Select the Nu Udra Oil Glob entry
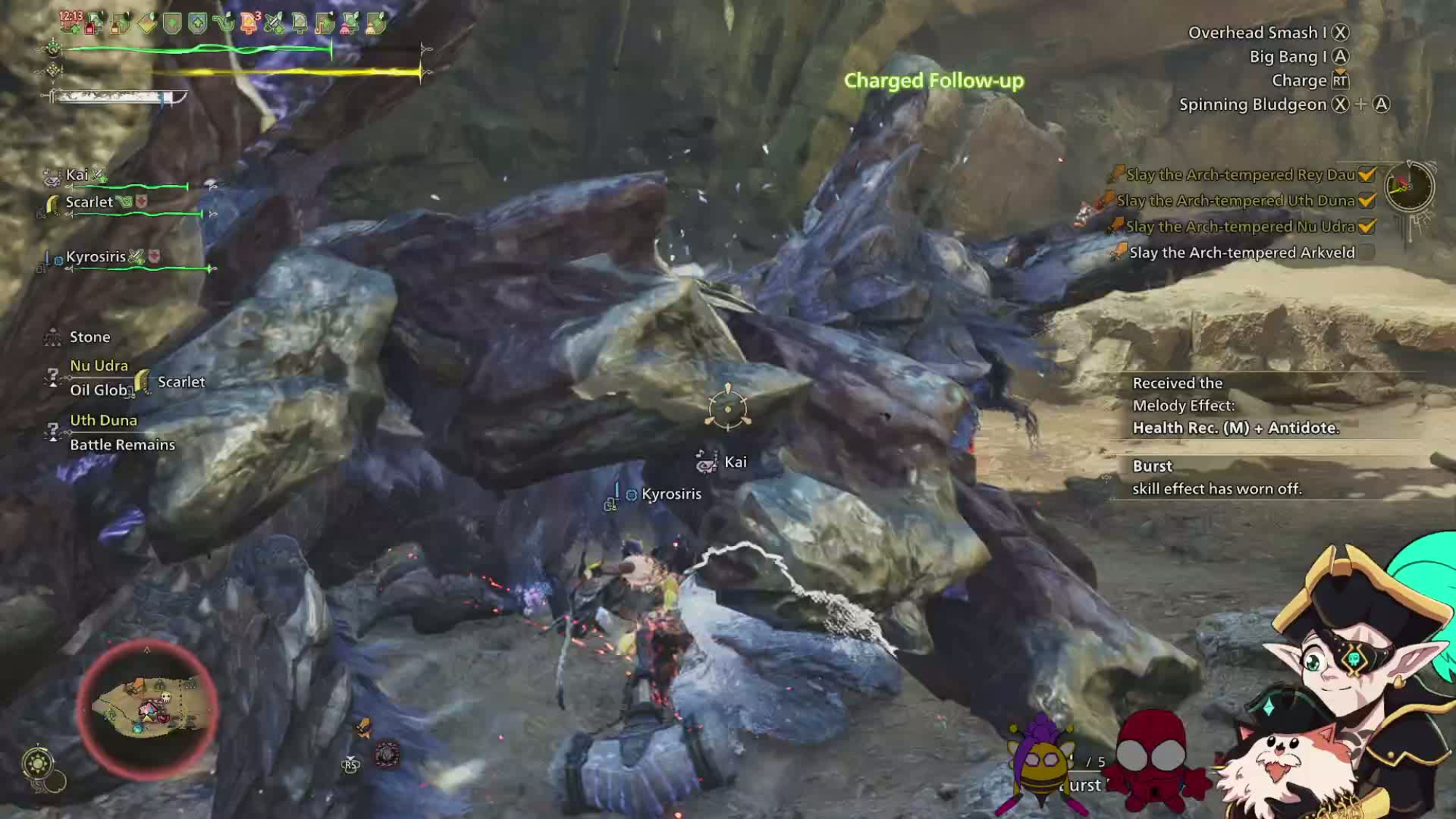The height and width of the screenshot is (819, 1456). (98, 378)
